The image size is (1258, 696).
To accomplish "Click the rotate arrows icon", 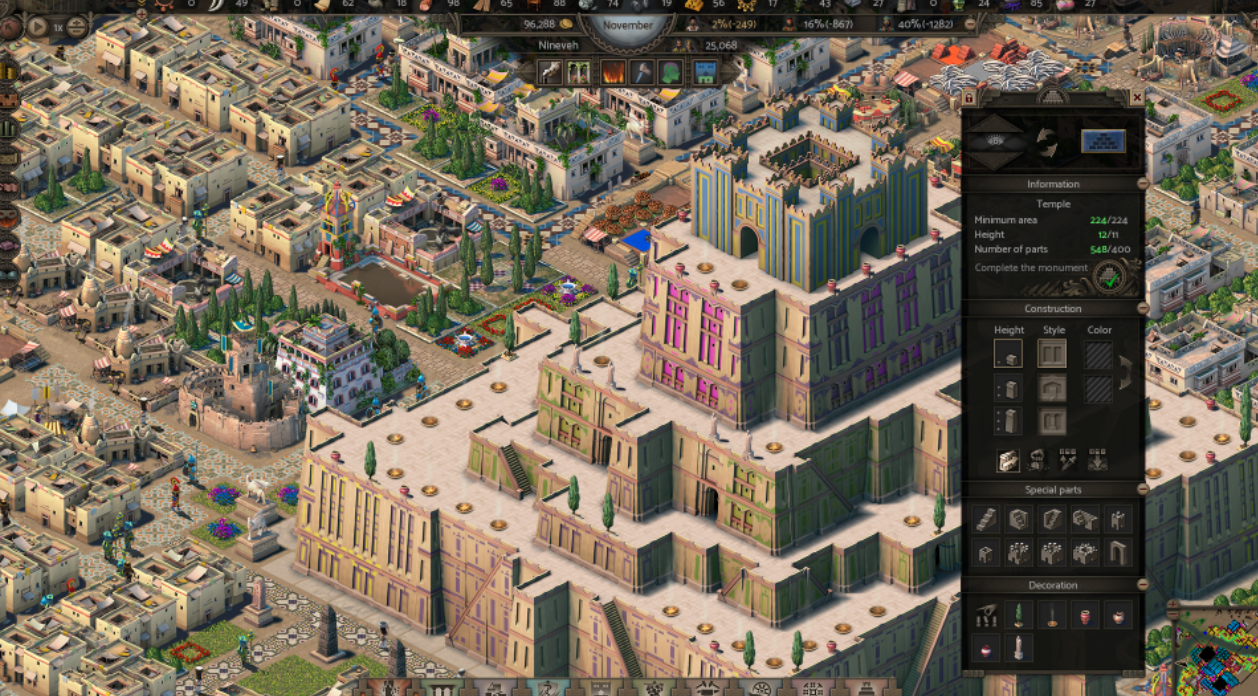I will (1047, 142).
